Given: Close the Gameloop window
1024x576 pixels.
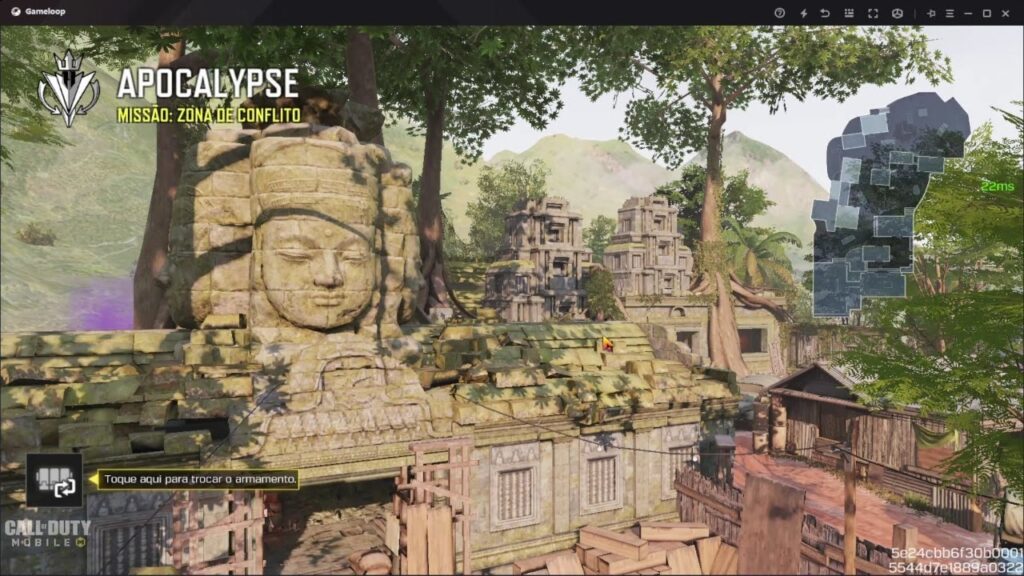Looking at the screenshot, I should point(1007,13).
